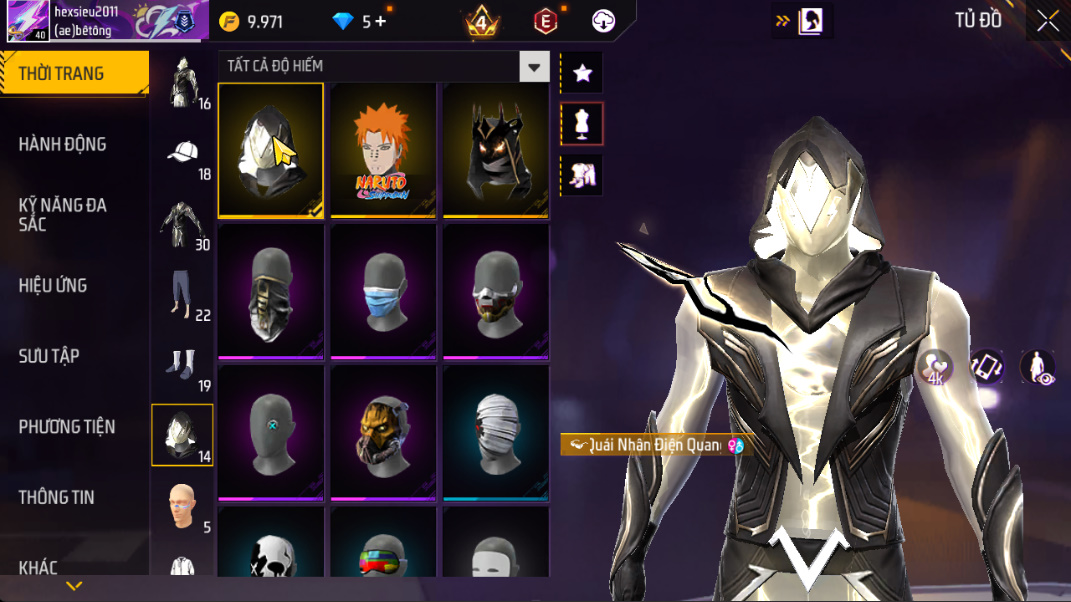This screenshot has height=602, width=1071.
Task: Add diamonds with the plus button
Action: [x=380, y=22]
